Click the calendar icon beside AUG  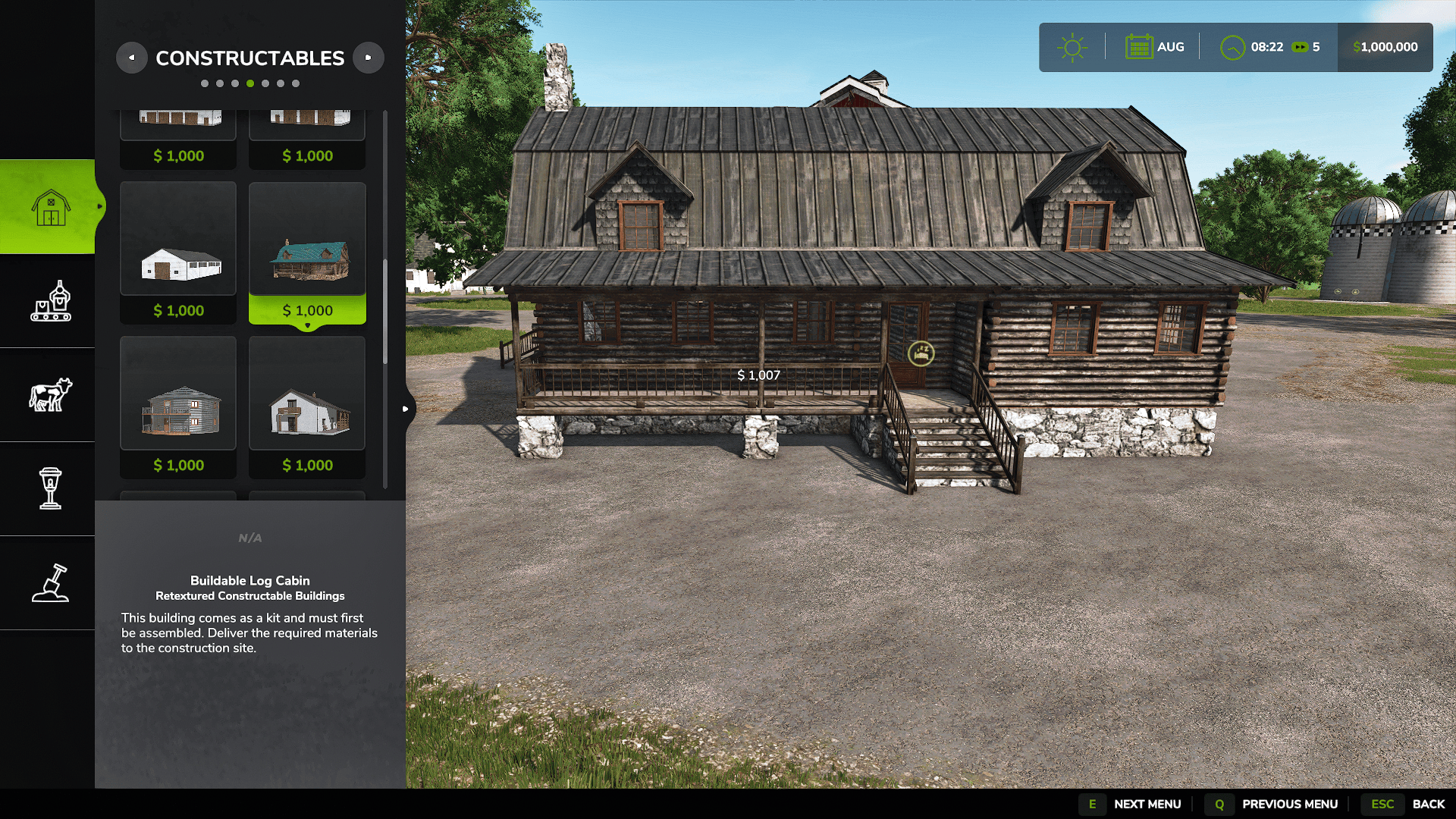1141,46
